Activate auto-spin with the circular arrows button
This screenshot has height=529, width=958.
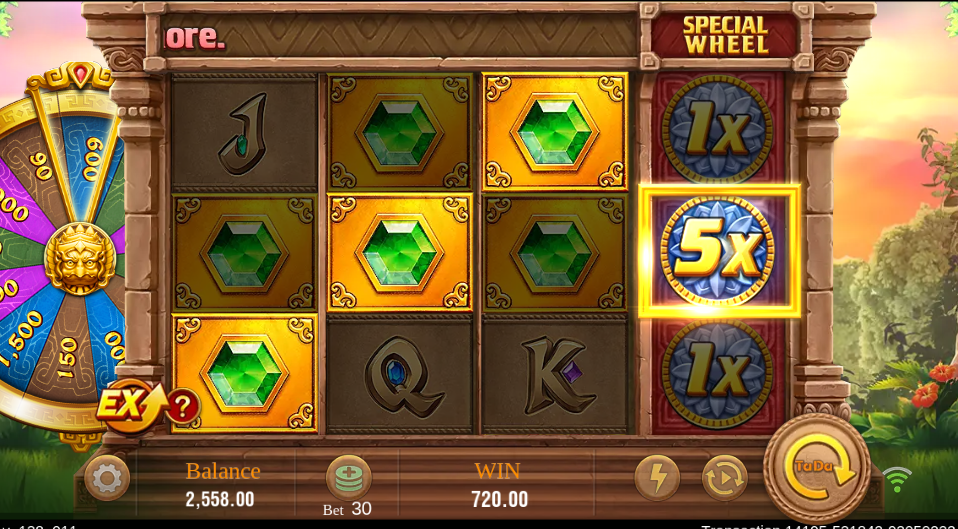pyautogui.click(x=724, y=478)
